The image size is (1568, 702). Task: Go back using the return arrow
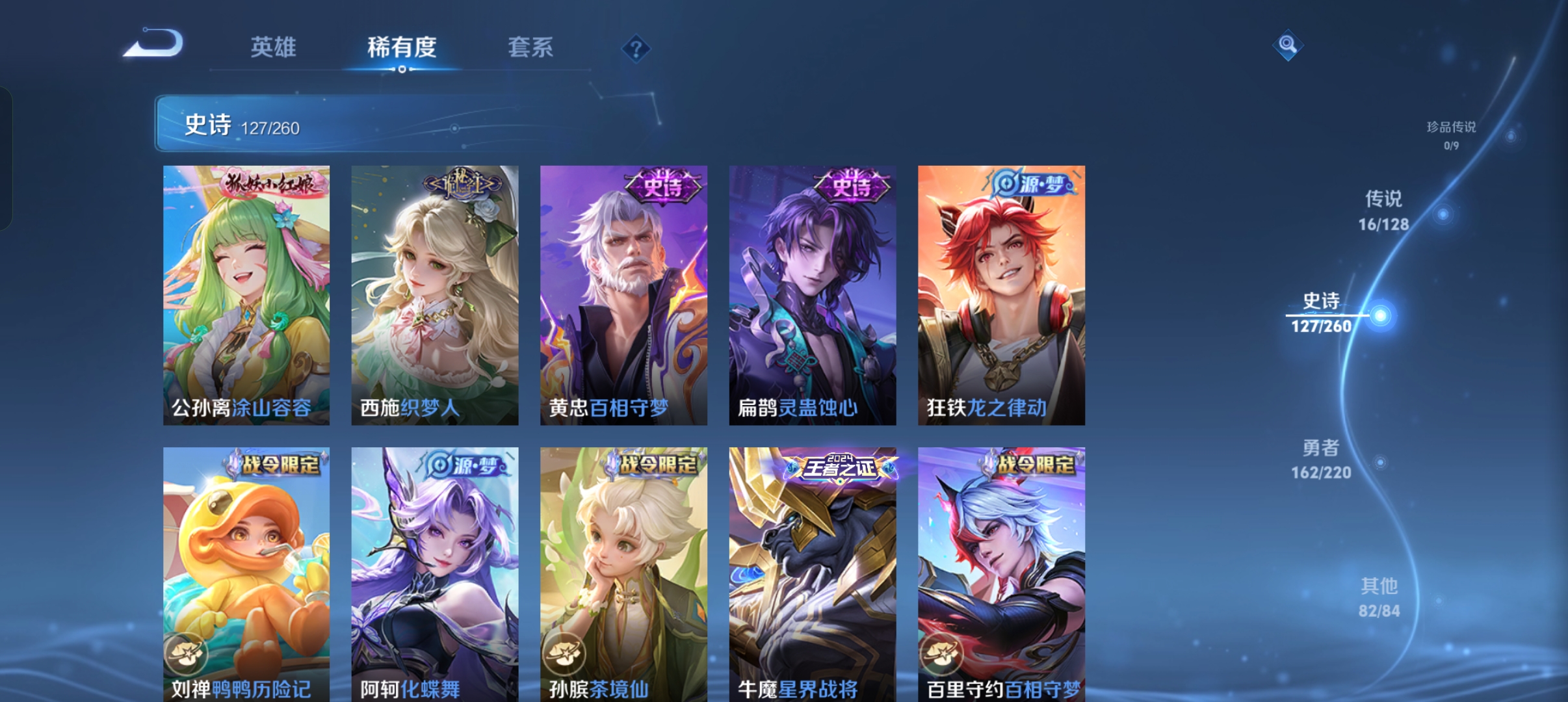pos(154,44)
